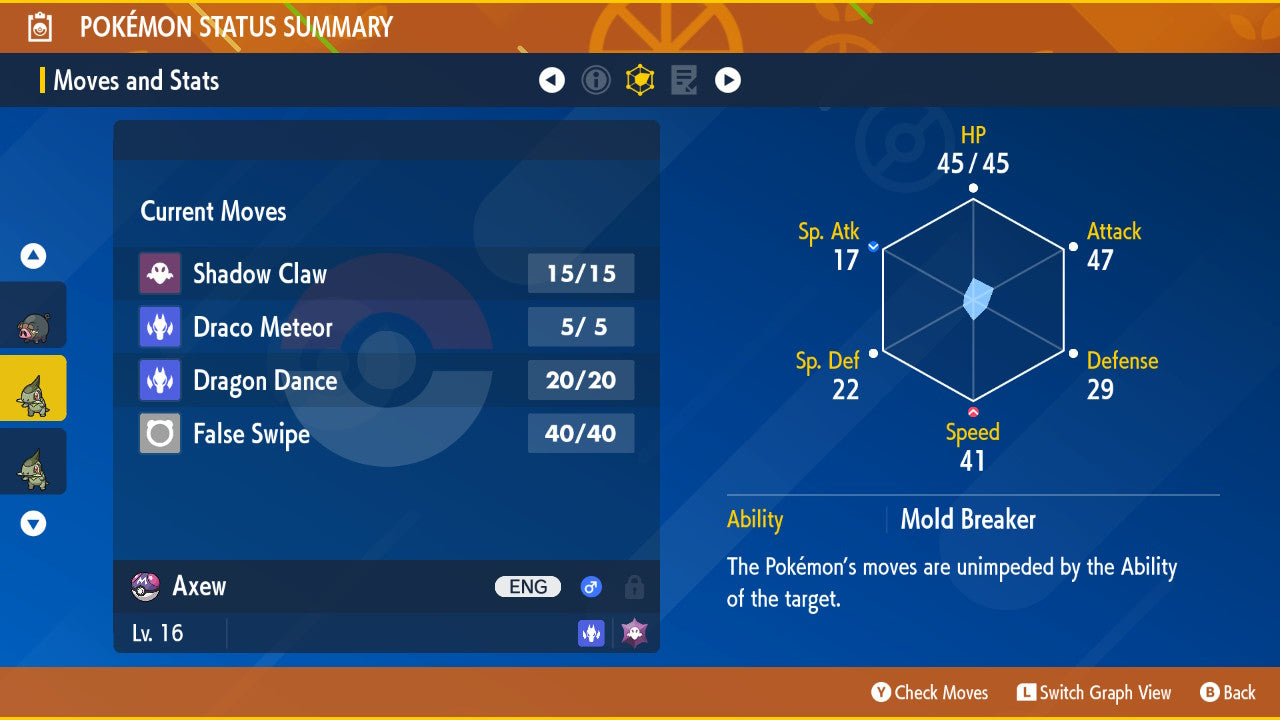The width and height of the screenshot is (1280, 720).
Task: Select the Shadow Claw move
Action: point(386,274)
